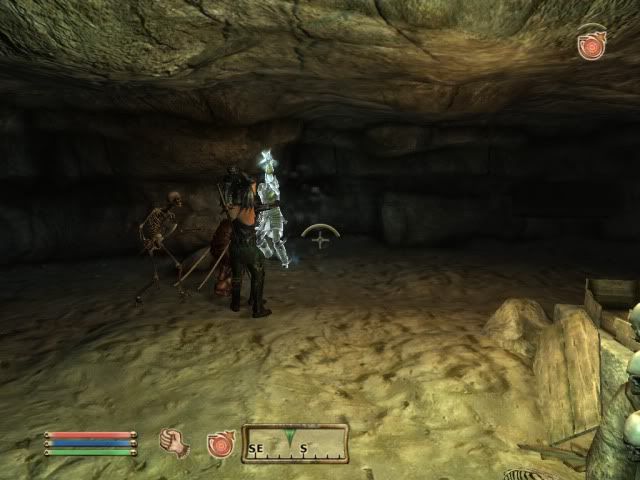Click the active spell effect icon in the corner
This screenshot has width=640, height=480.
592,44
